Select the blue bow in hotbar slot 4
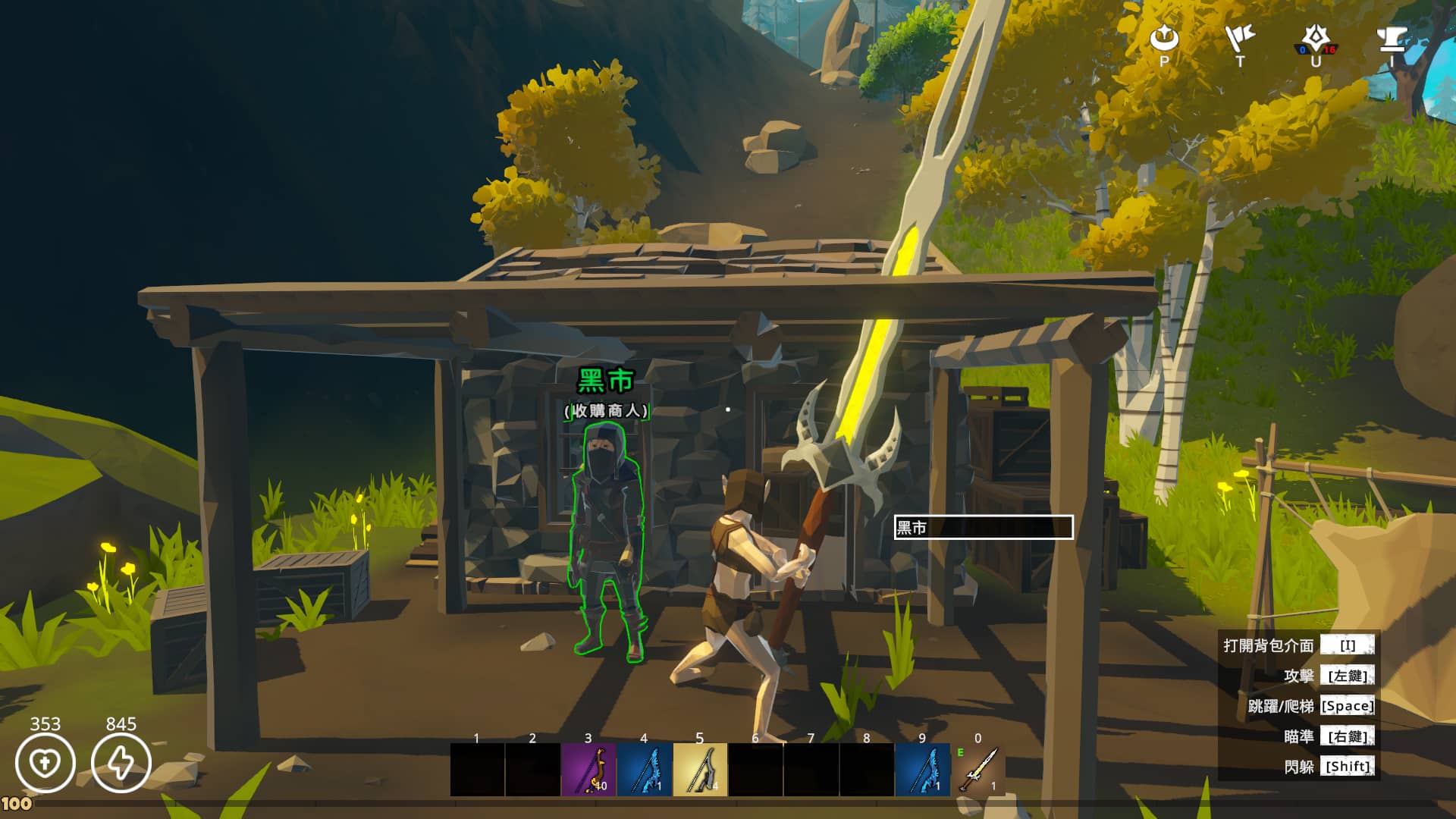Screen dimensions: 1456x819 (x=644, y=770)
